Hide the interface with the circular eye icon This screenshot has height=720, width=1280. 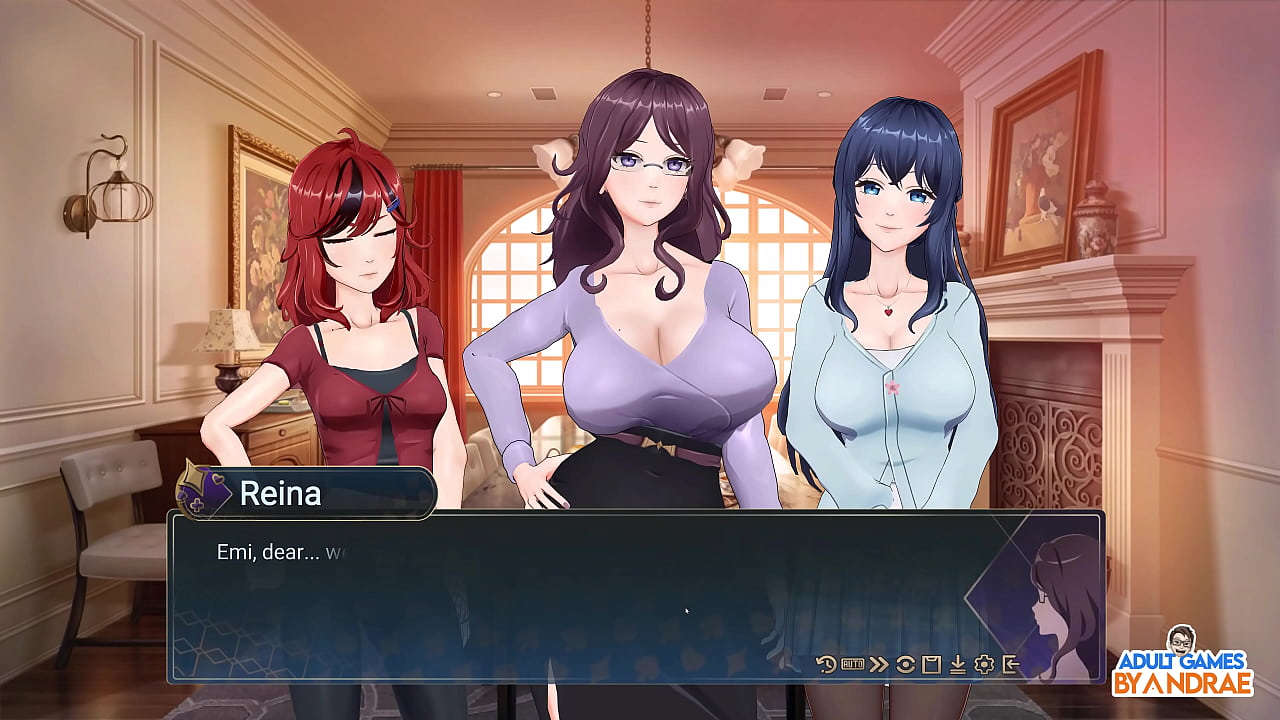tap(905, 666)
